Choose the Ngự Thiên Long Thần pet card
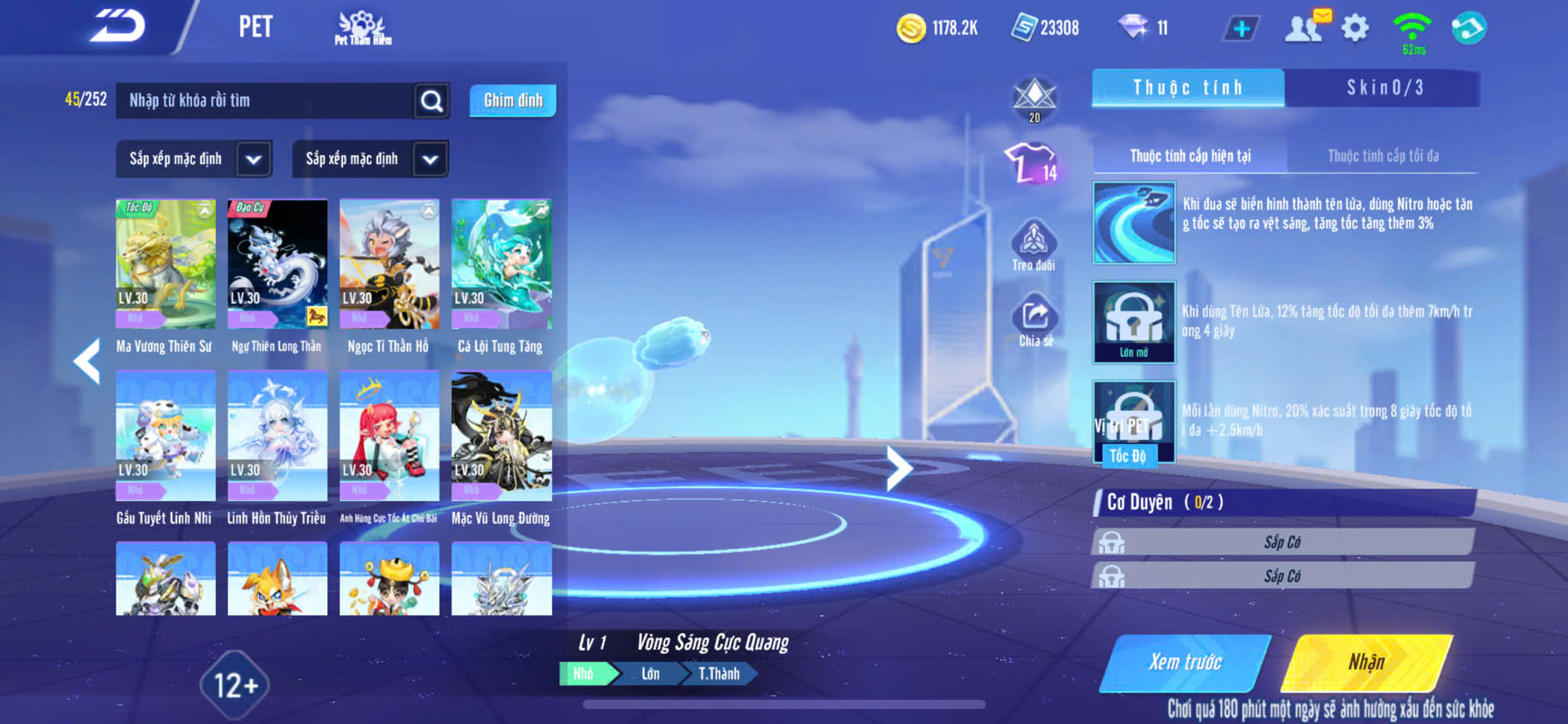The height and width of the screenshot is (724, 1568). click(x=277, y=265)
